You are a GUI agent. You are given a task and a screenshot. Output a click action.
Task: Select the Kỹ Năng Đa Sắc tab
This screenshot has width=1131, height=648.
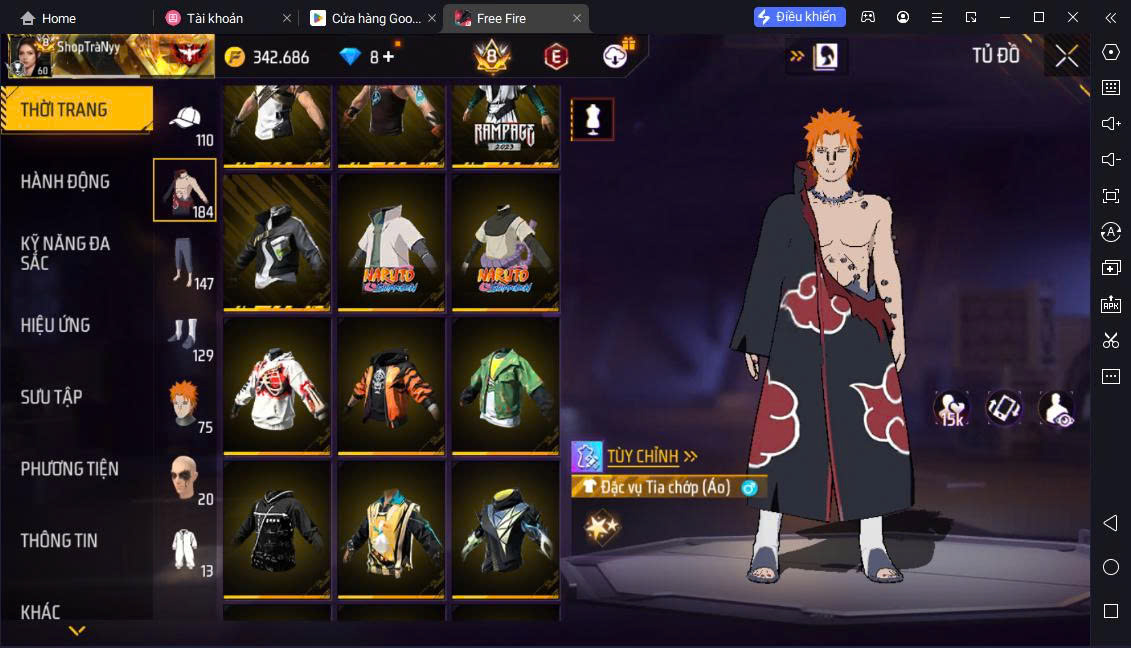pos(66,253)
